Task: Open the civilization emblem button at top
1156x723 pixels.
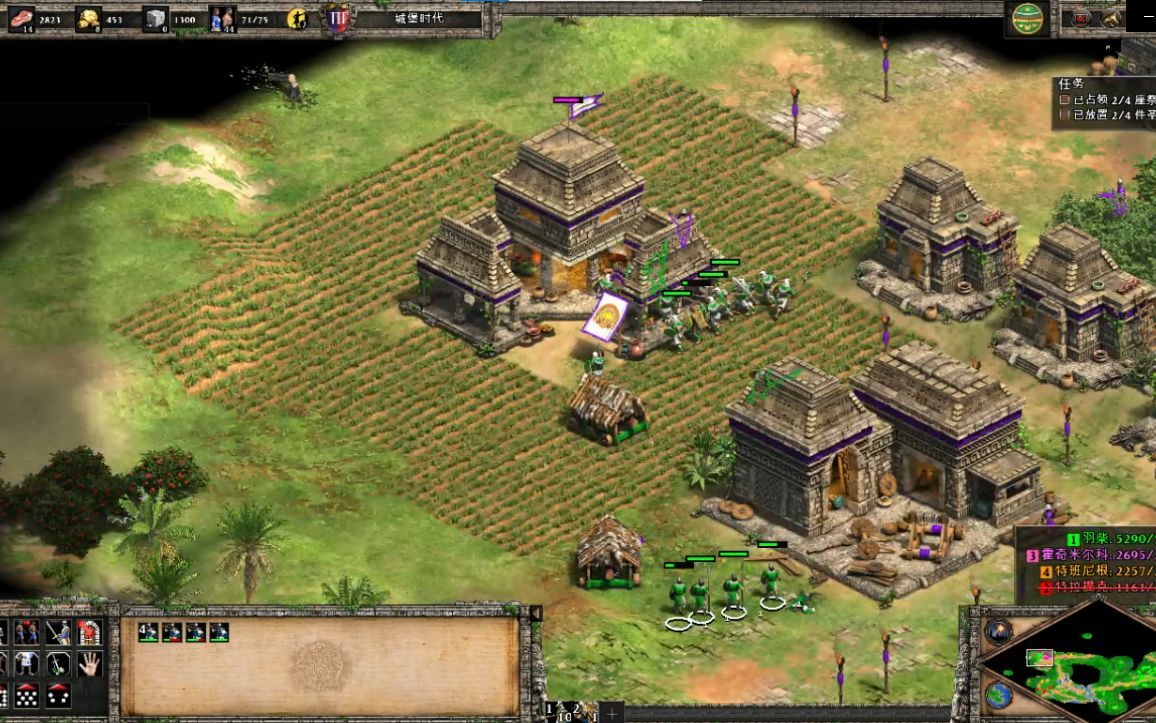Action: click(1028, 17)
